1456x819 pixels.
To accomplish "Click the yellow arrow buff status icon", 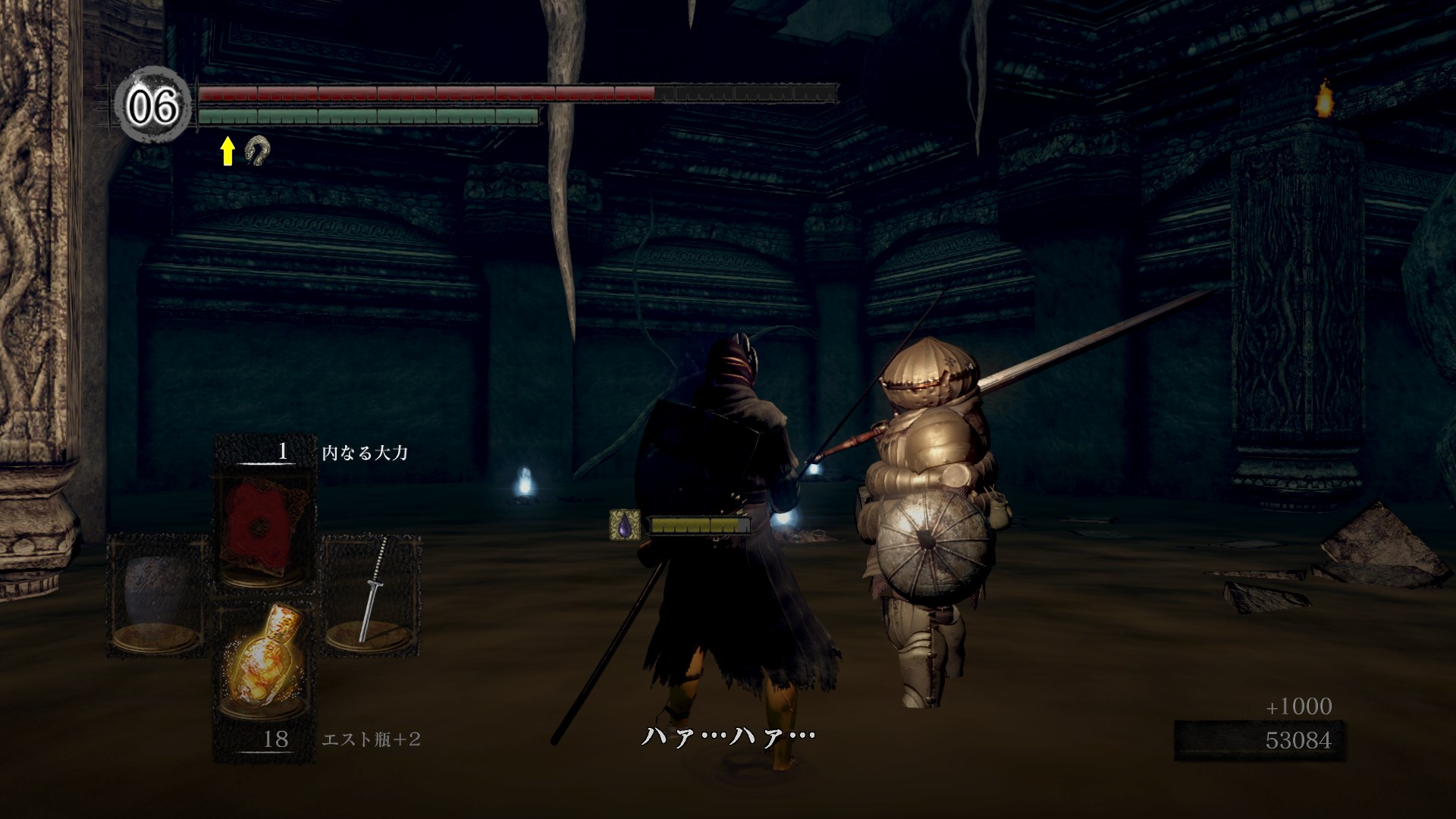I will point(227,151).
